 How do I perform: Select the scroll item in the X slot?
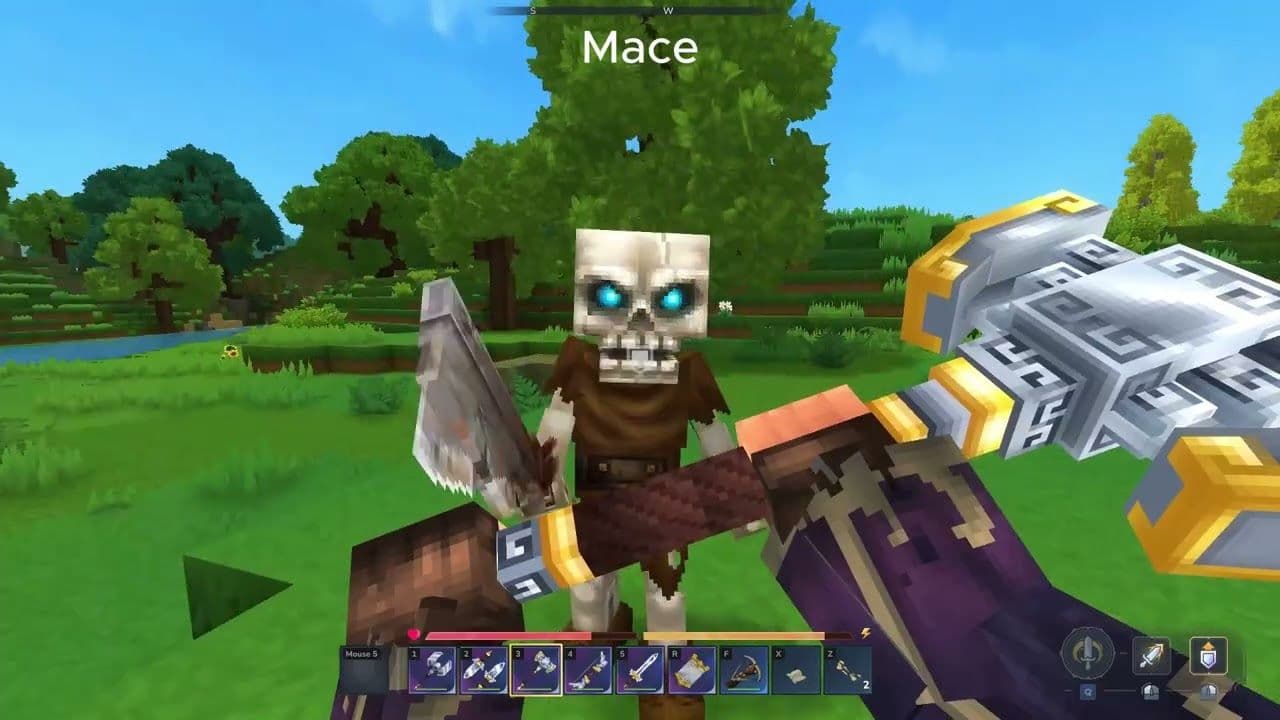(795, 671)
